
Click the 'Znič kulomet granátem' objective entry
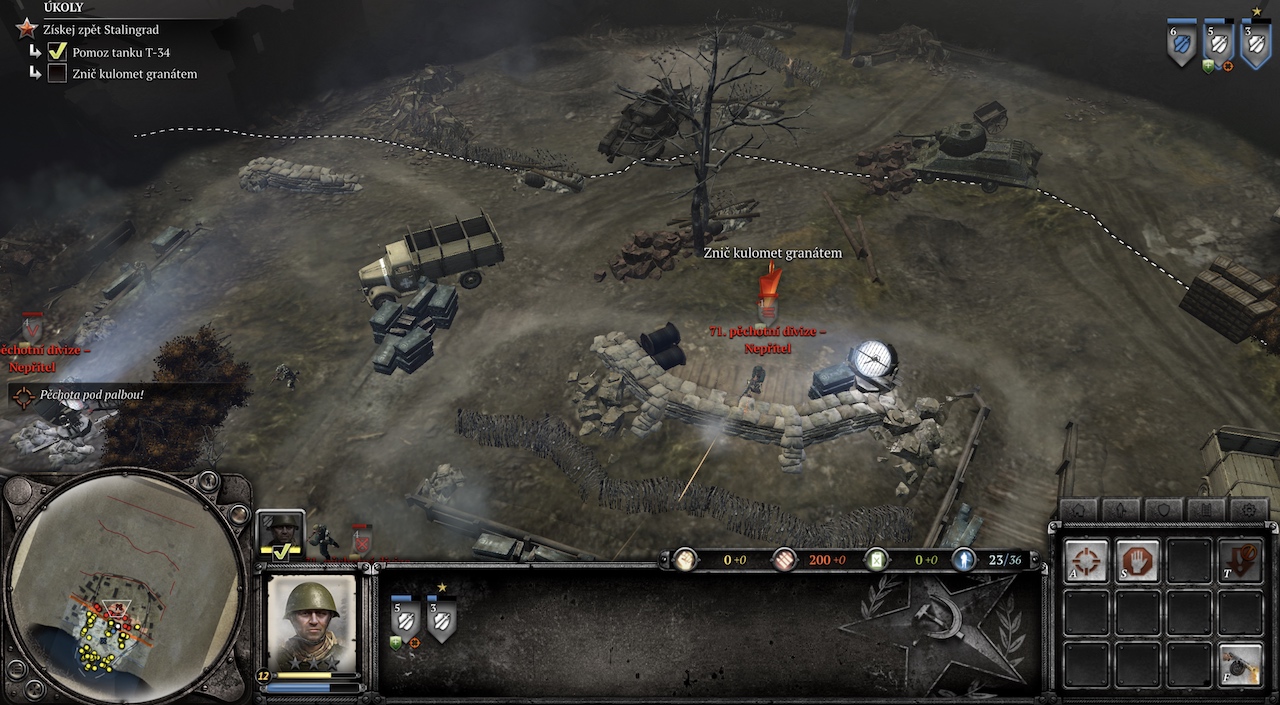pos(135,74)
